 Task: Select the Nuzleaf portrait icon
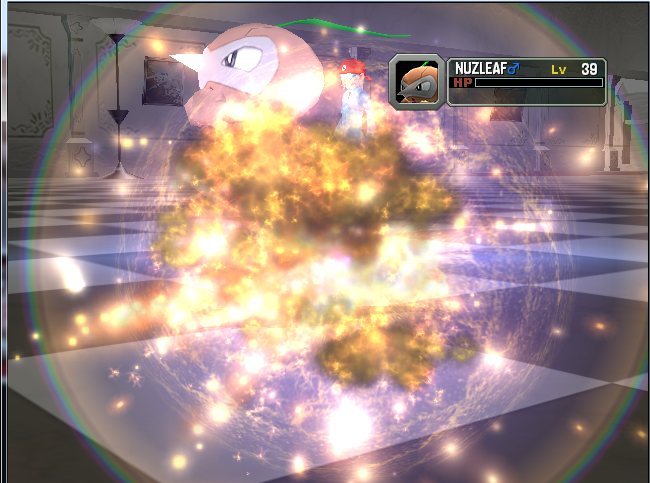[x=417, y=81]
